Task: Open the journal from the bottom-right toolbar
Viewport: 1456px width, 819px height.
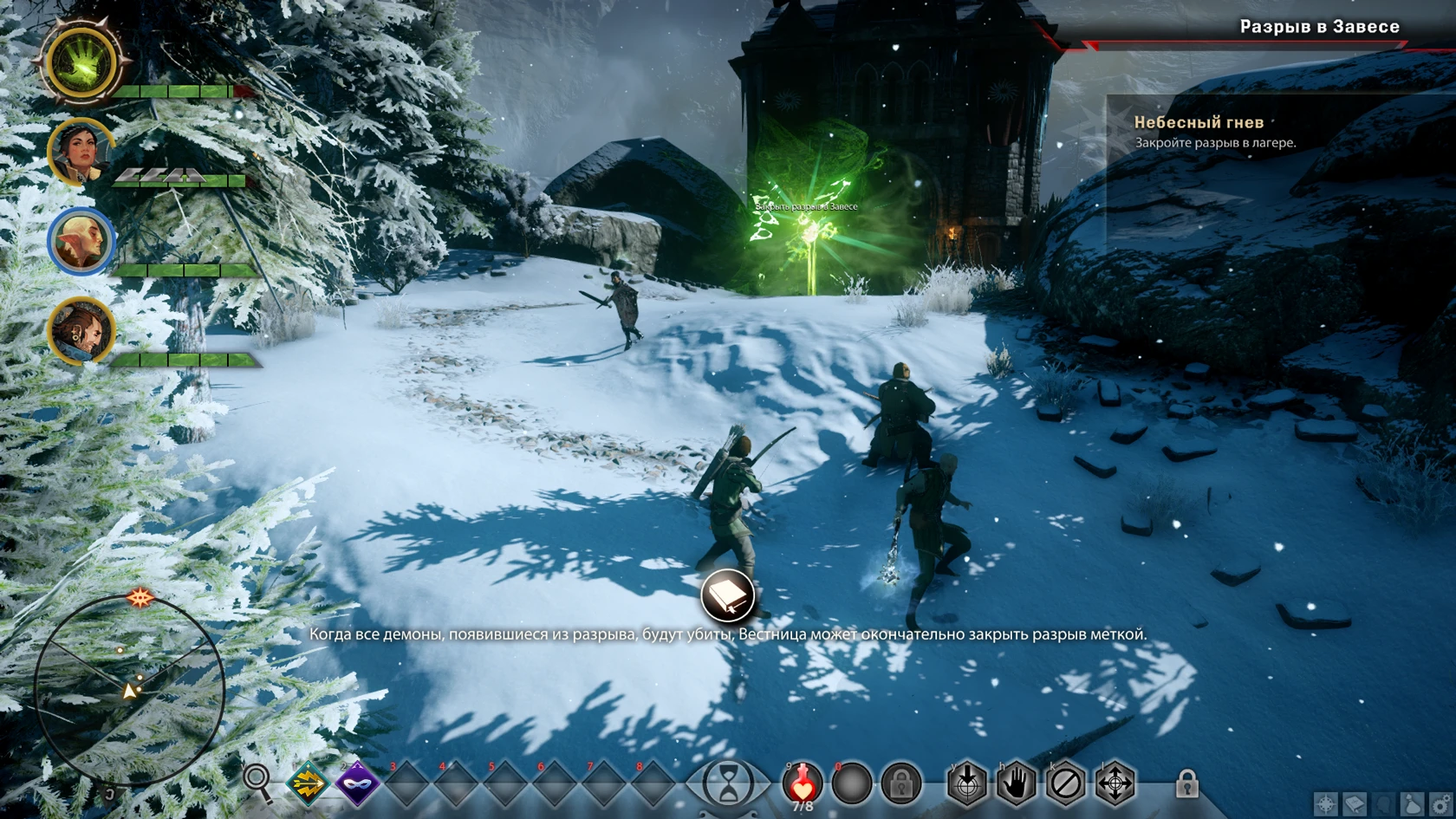Action: (1355, 803)
